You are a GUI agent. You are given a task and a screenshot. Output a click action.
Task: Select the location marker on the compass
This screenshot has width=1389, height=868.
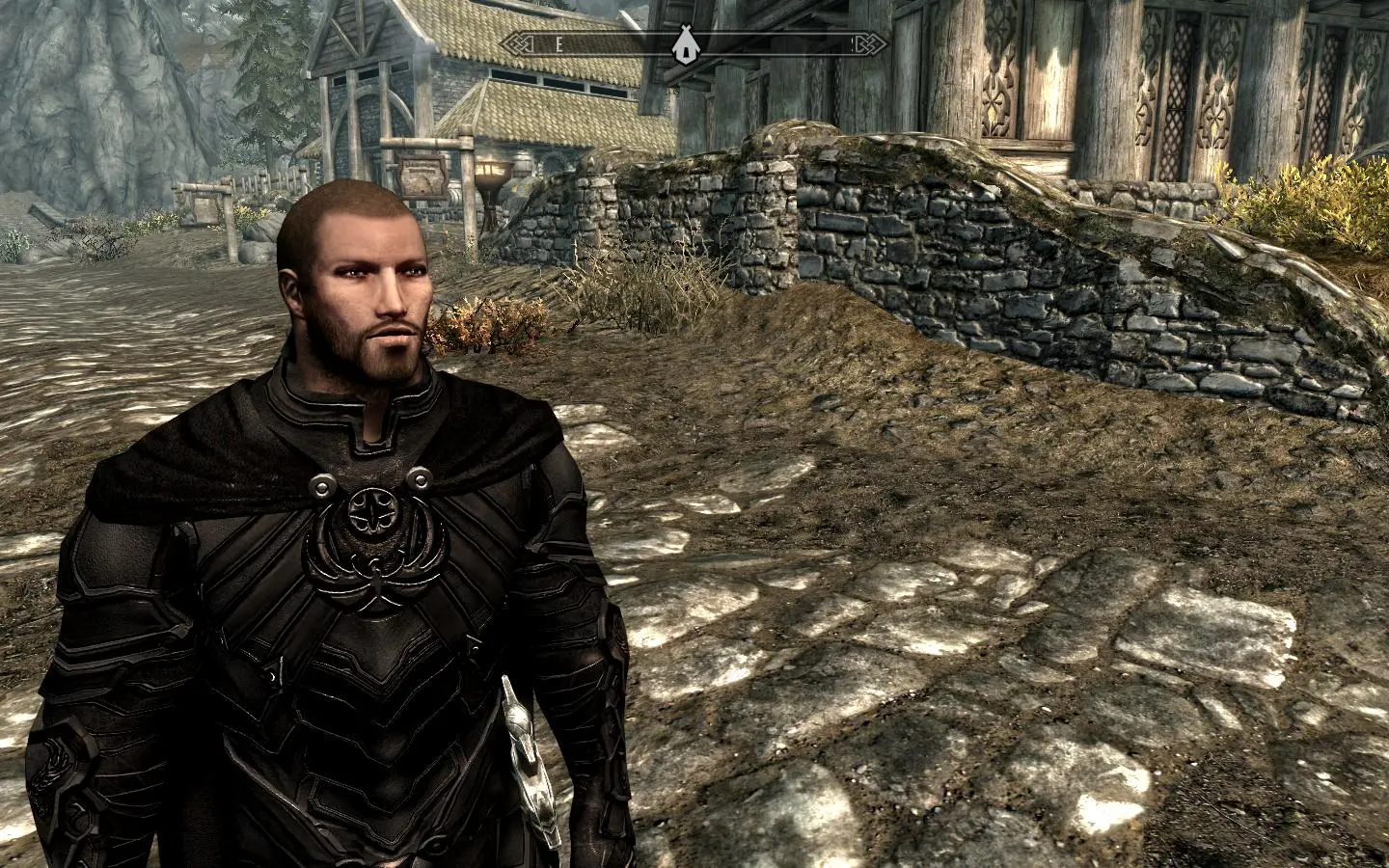click(684, 43)
